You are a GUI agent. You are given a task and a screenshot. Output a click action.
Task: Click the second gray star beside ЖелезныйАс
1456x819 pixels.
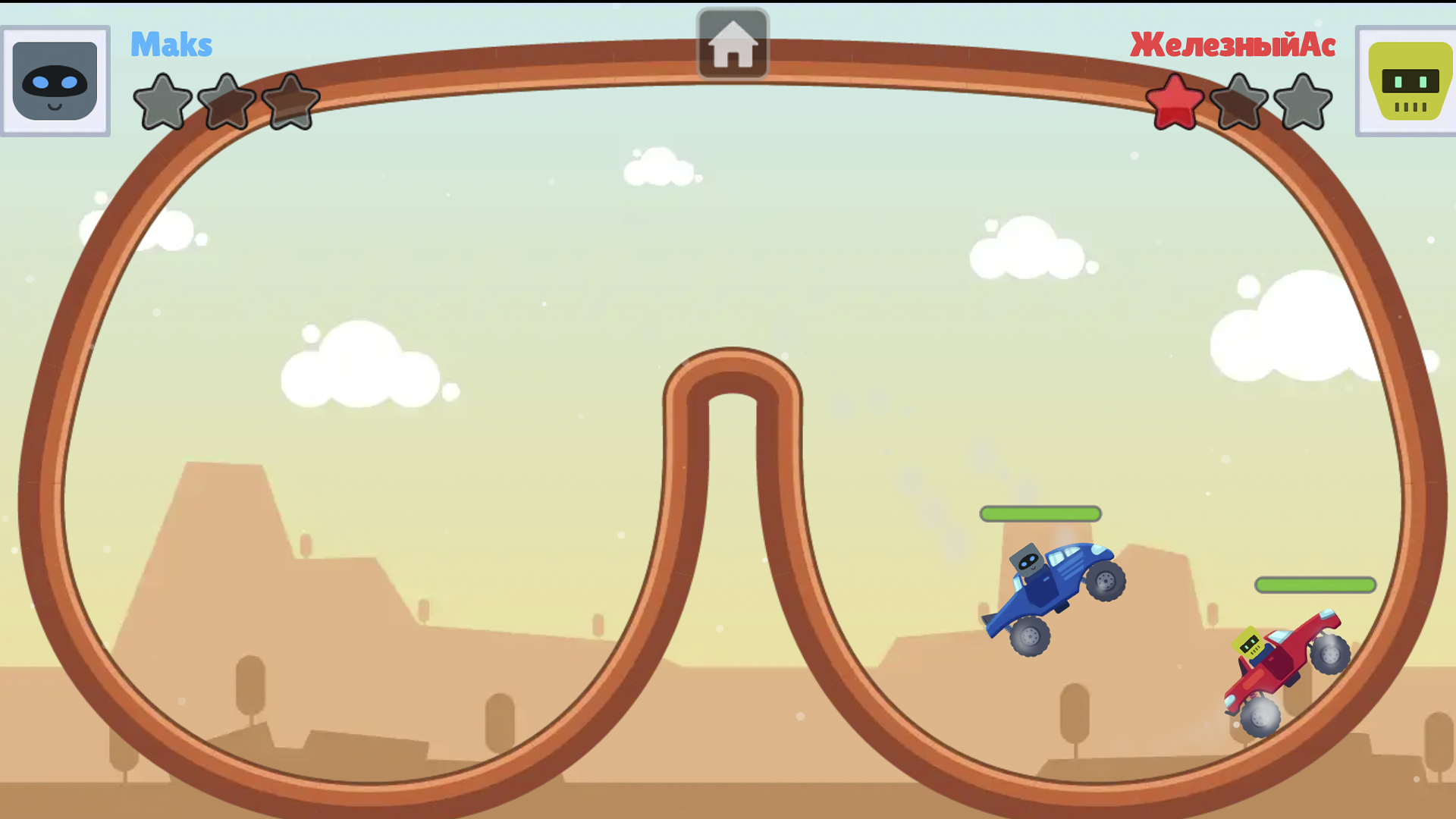1238,101
